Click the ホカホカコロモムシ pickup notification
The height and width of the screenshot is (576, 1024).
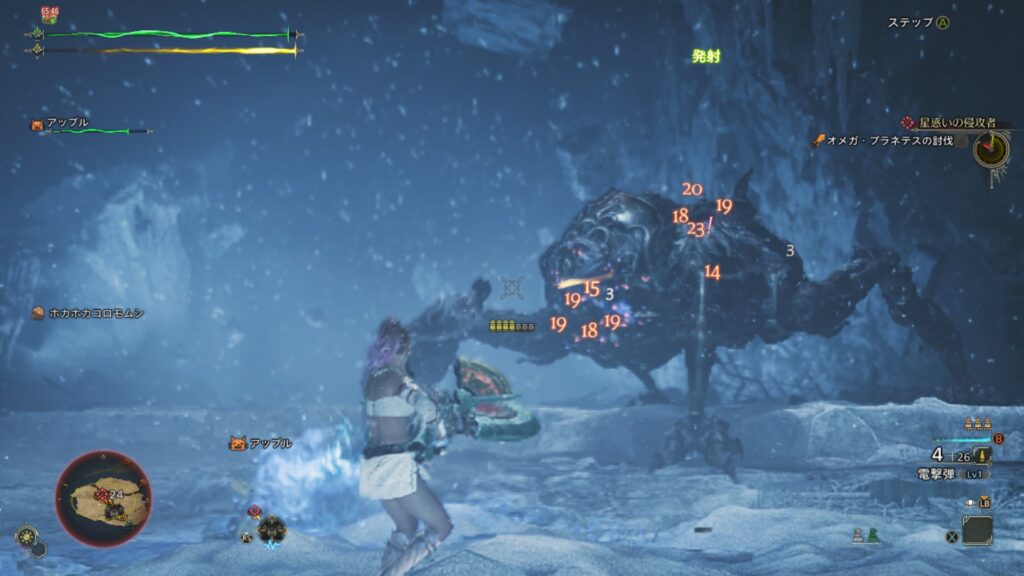tap(88, 313)
